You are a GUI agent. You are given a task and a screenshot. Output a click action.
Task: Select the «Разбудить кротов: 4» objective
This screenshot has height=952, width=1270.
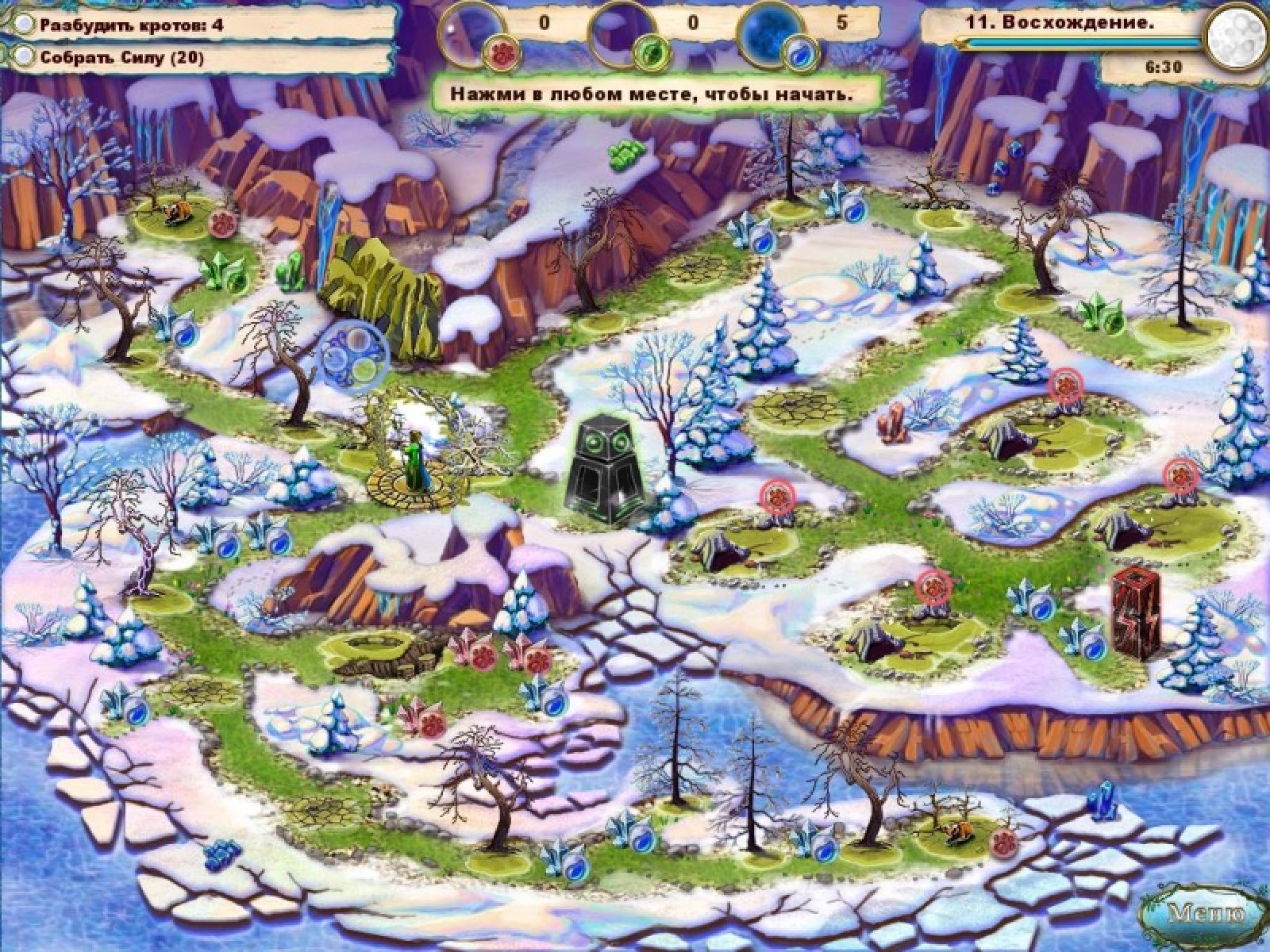point(132,25)
